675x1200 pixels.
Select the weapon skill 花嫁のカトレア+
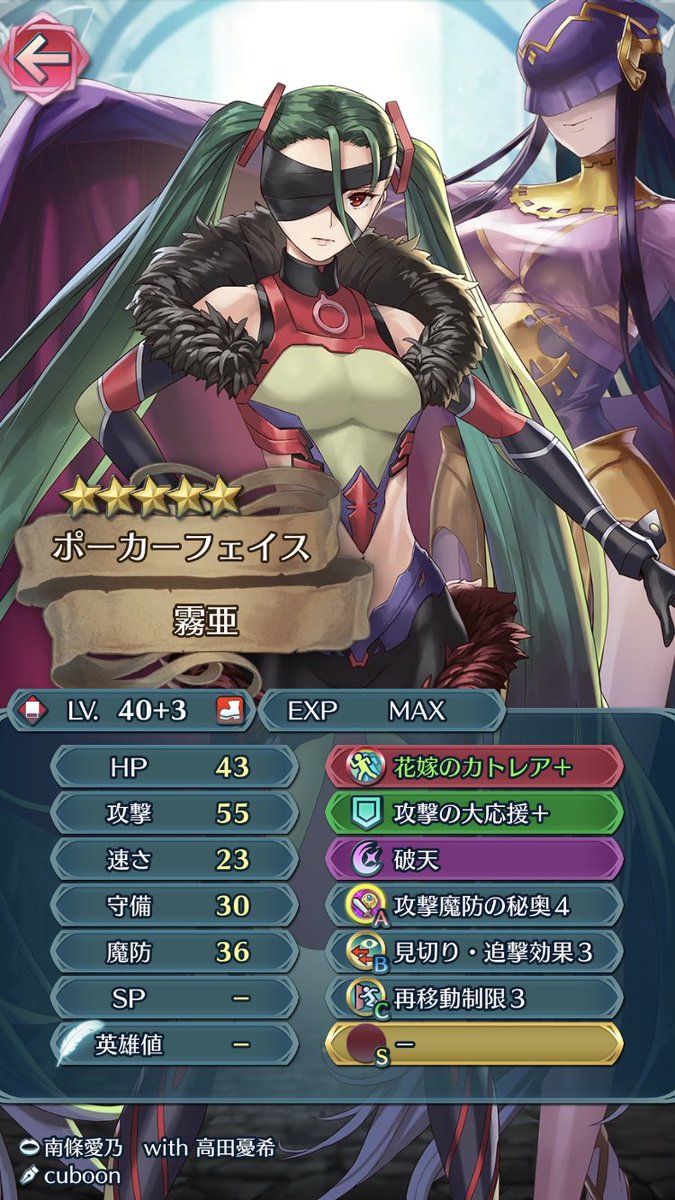tap(475, 766)
